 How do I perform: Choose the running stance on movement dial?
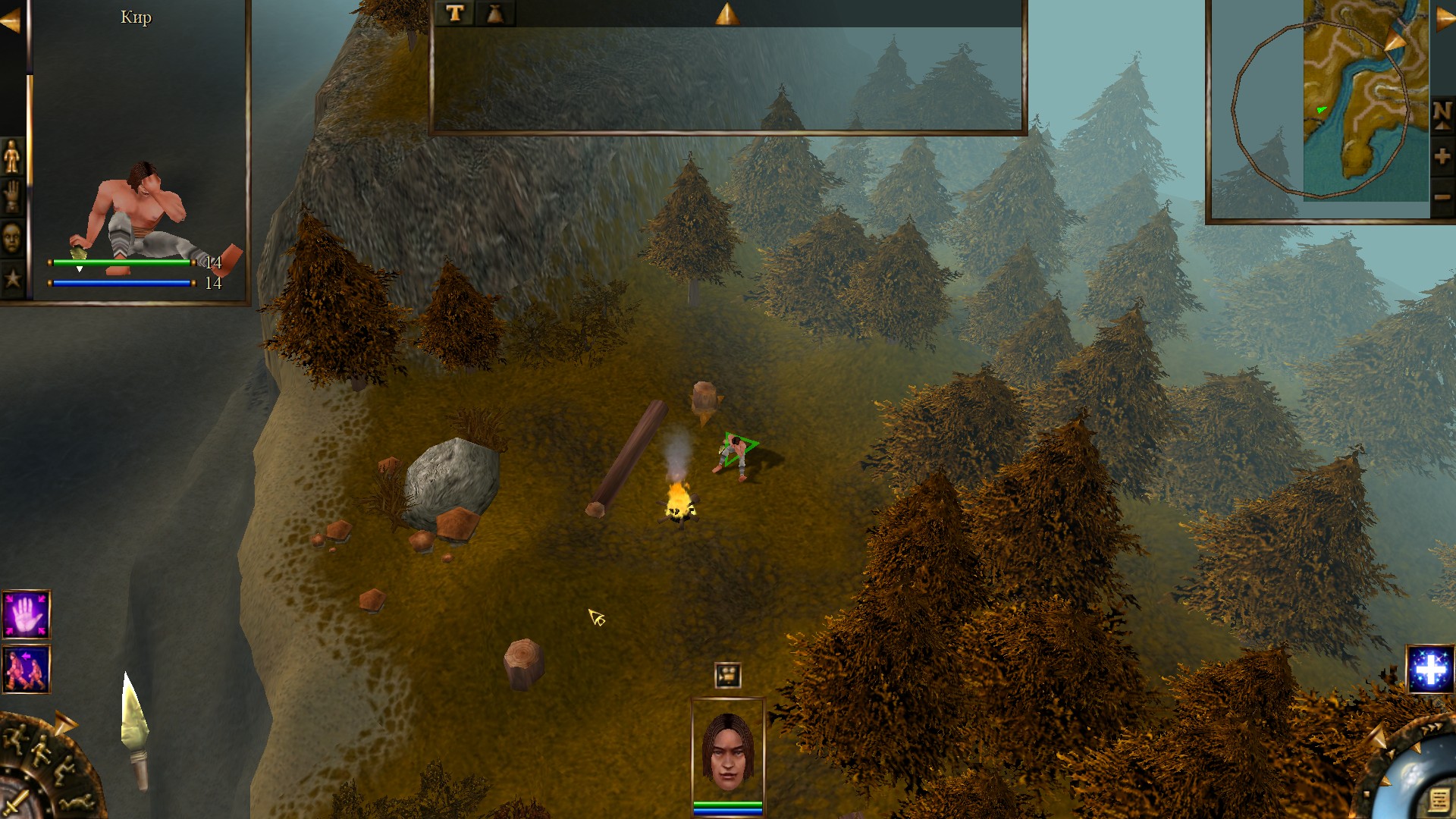click(15, 739)
